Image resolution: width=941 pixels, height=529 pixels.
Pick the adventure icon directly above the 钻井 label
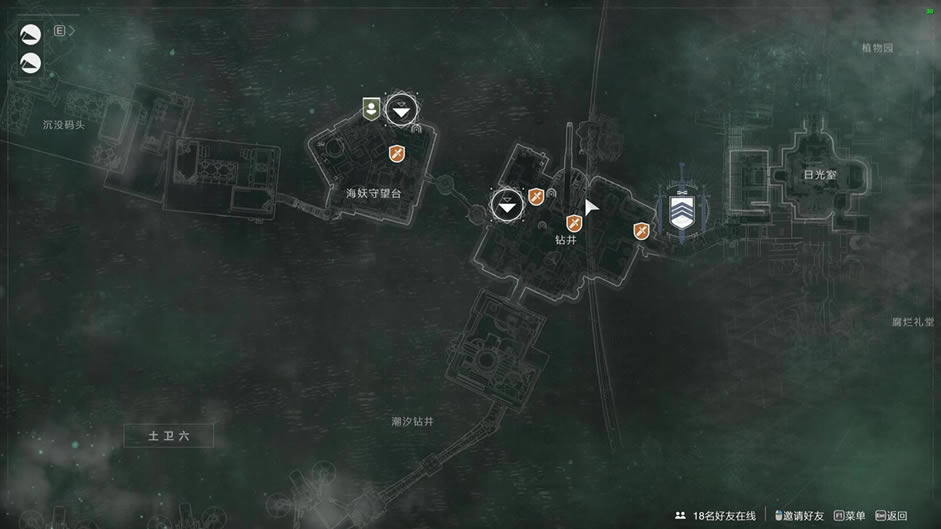[x=574, y=222]
